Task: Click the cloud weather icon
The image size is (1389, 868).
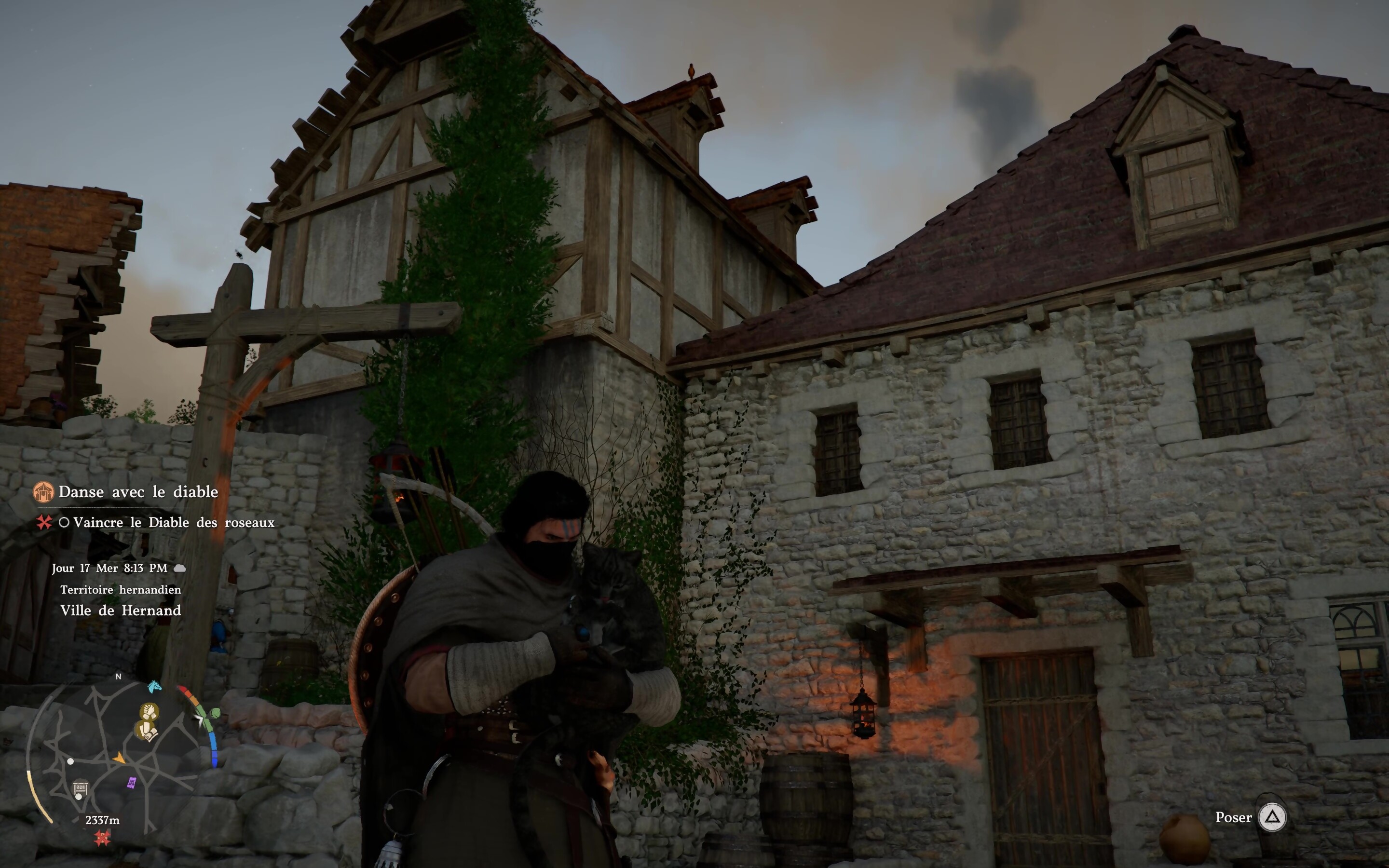Action: (x=179, y=569)
